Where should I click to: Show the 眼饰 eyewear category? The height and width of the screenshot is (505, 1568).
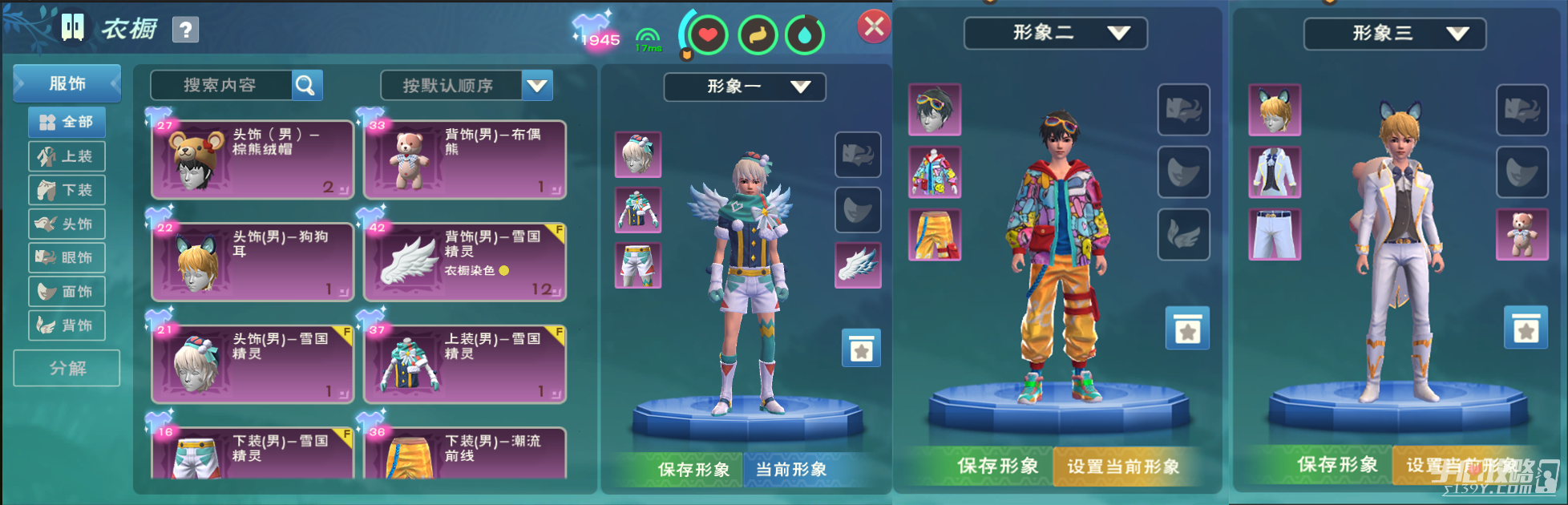click(x=67, y=258)
